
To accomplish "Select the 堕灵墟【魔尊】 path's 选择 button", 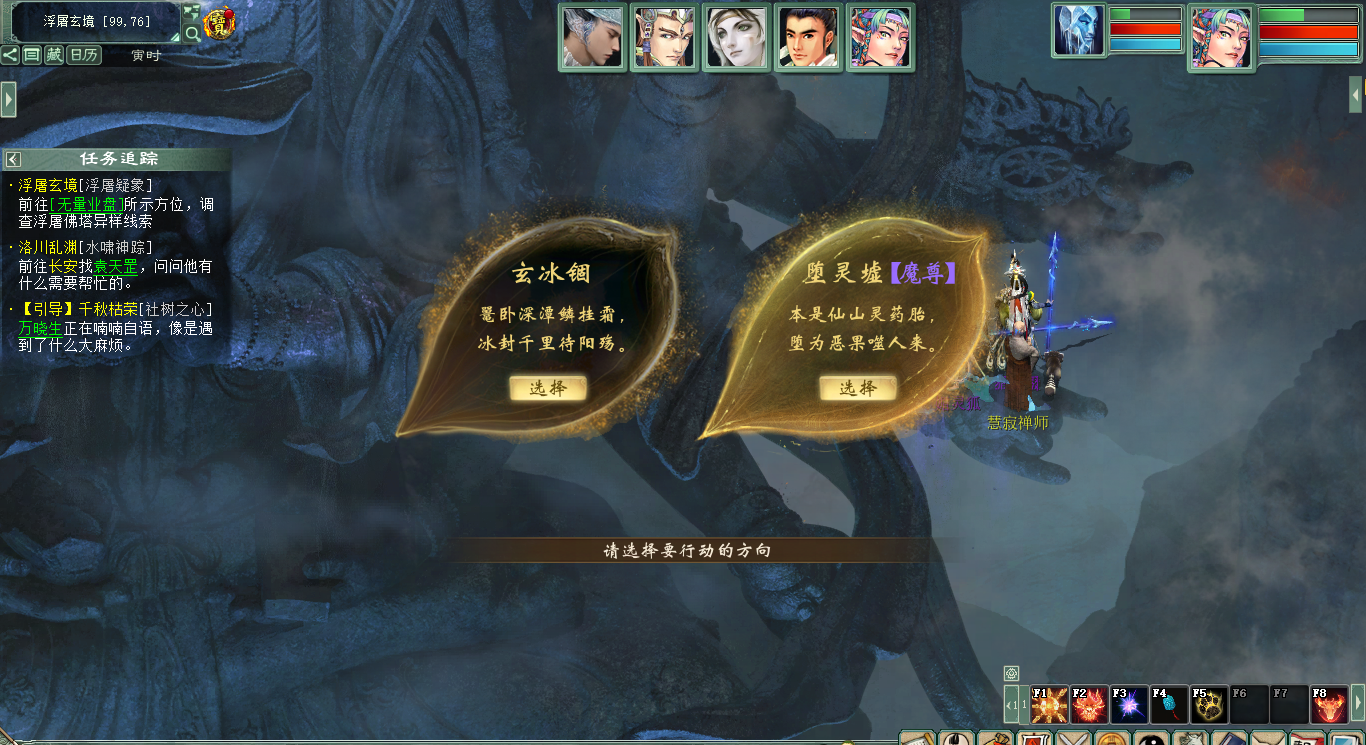I will coord(857,388).
